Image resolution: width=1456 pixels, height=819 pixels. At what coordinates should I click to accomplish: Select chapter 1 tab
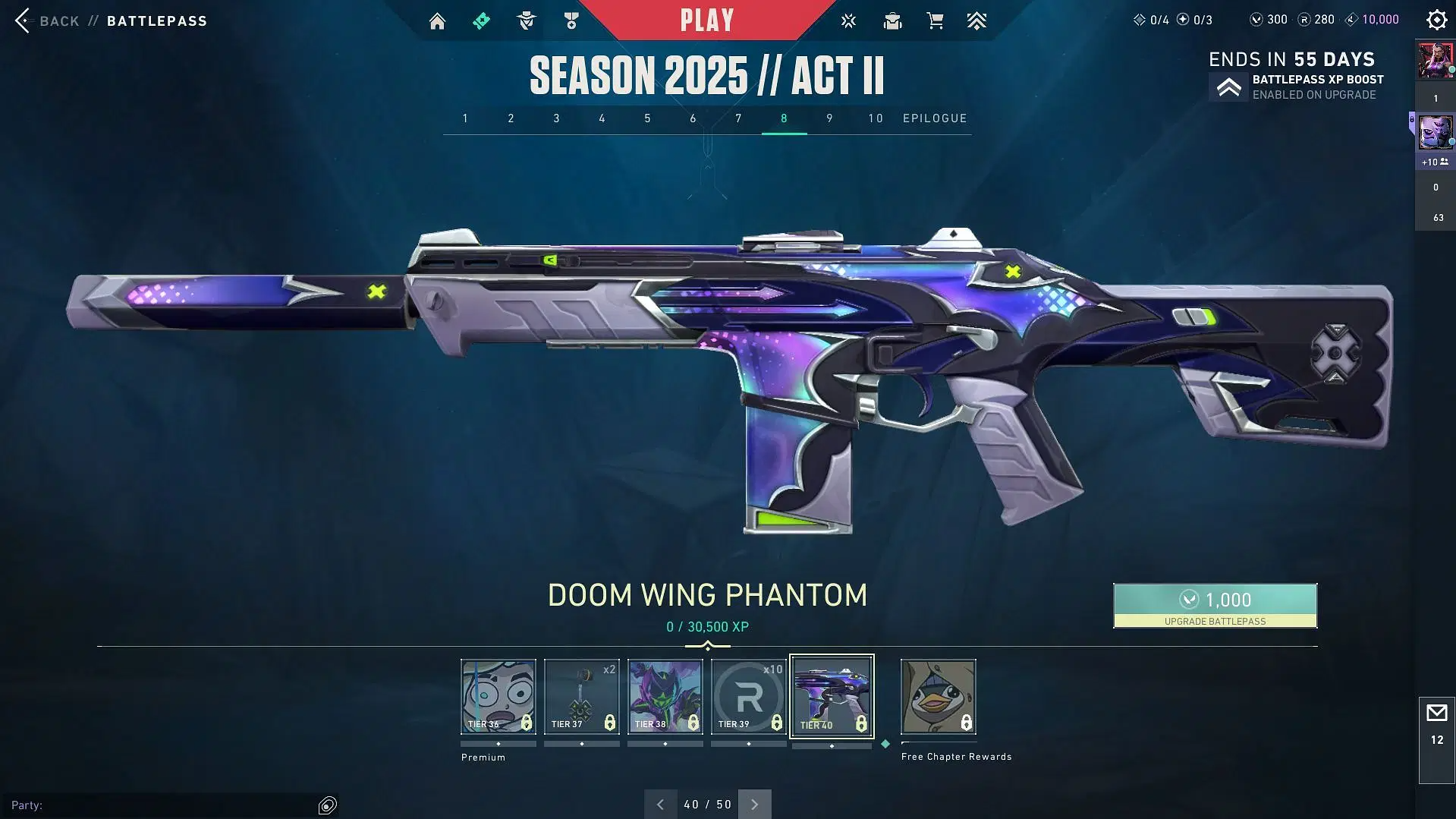(465, 118)
